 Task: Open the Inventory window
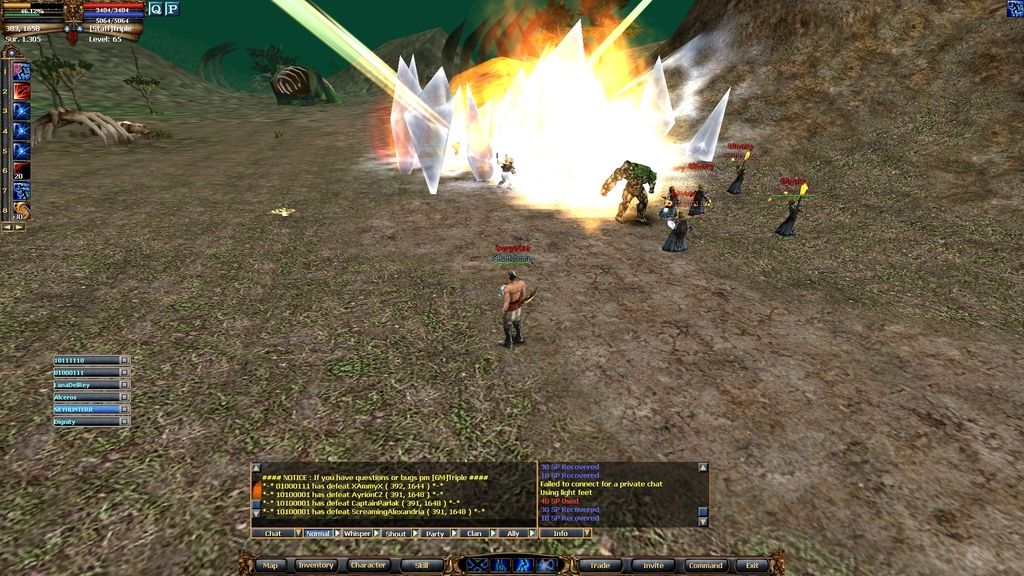pos(316,565)
